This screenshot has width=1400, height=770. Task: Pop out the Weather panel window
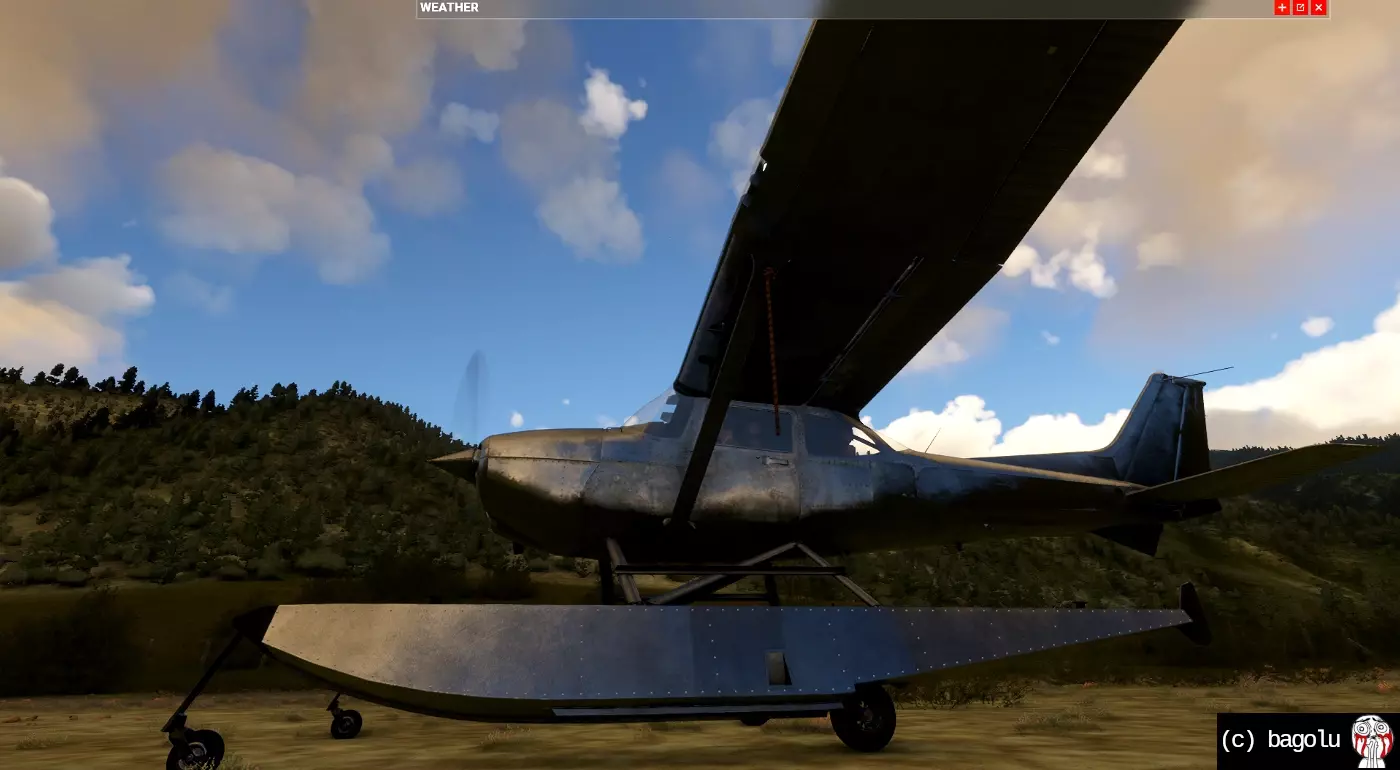tap(1300, 8)
